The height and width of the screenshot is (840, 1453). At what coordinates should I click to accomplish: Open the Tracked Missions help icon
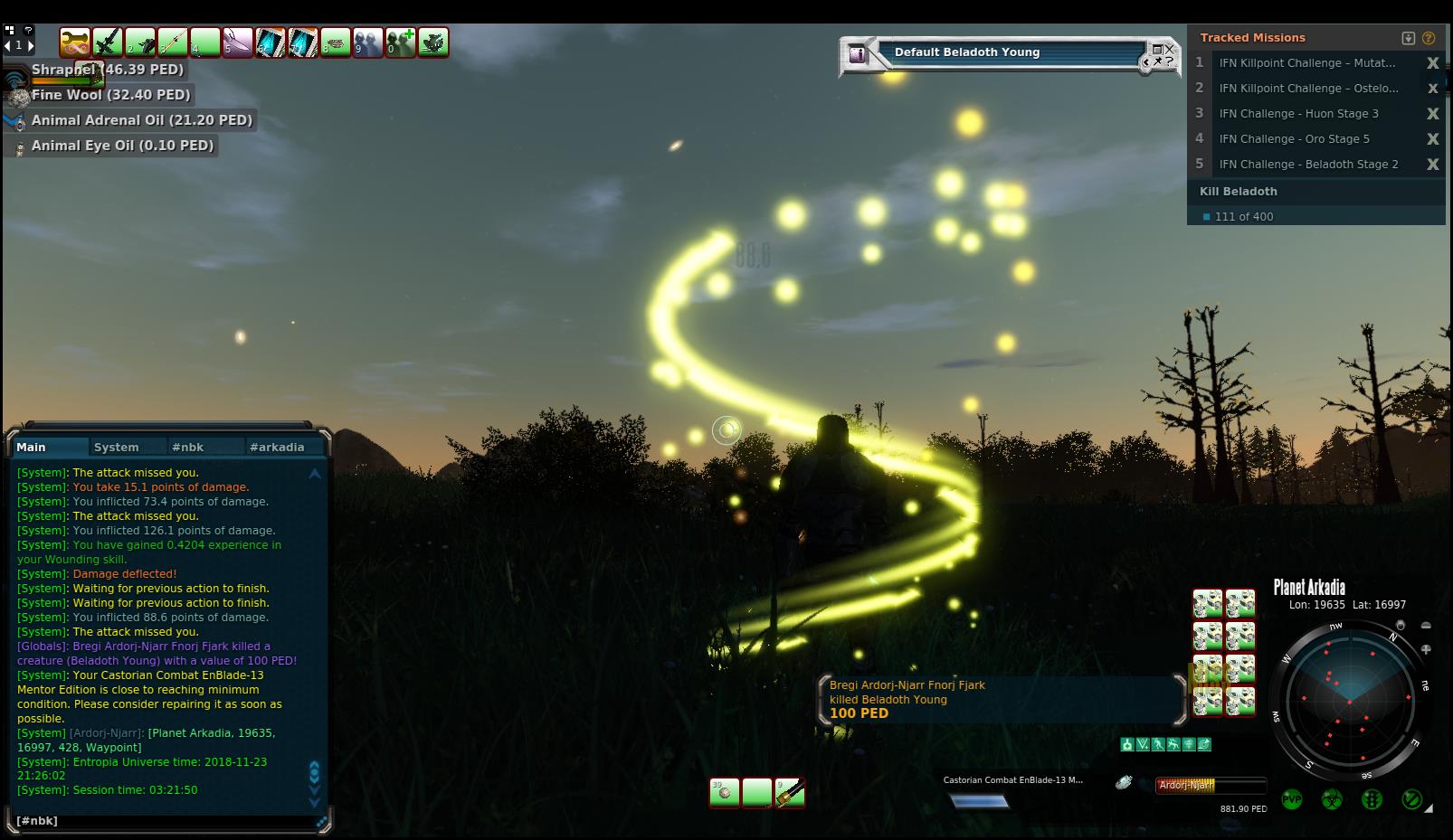pos(1429,38)
